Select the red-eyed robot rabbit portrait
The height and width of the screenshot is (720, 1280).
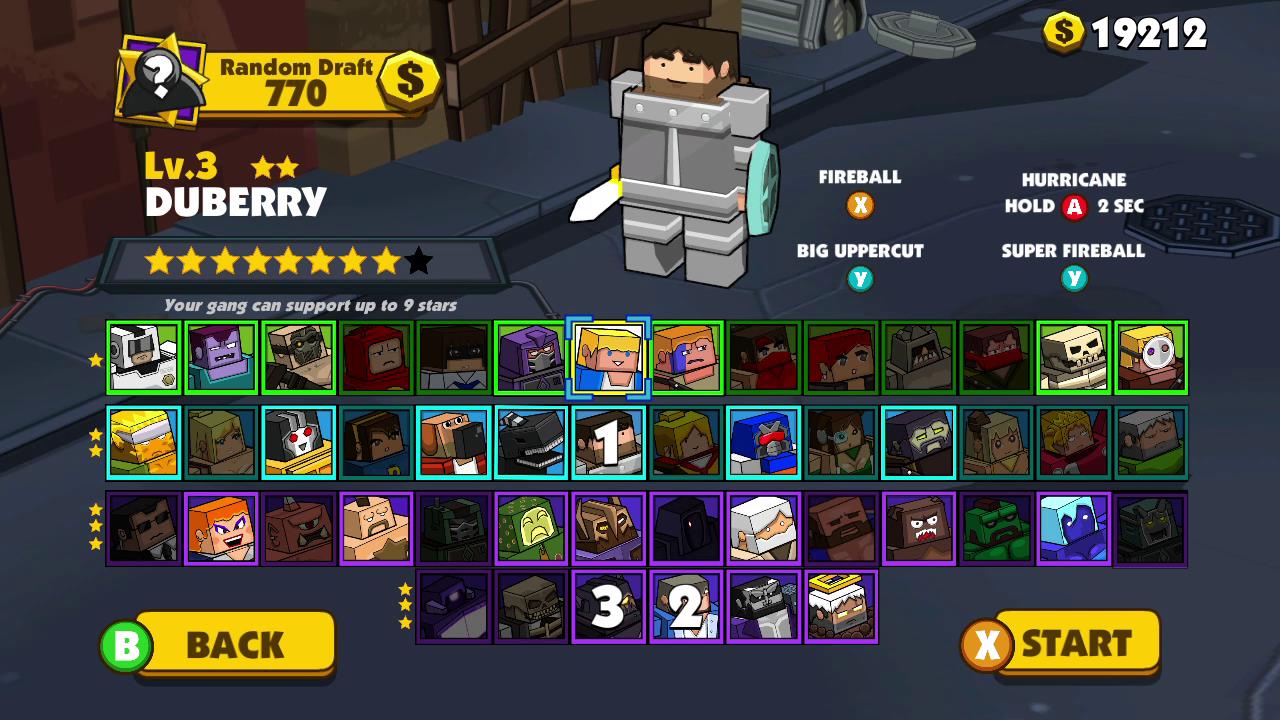coord(298,443)
